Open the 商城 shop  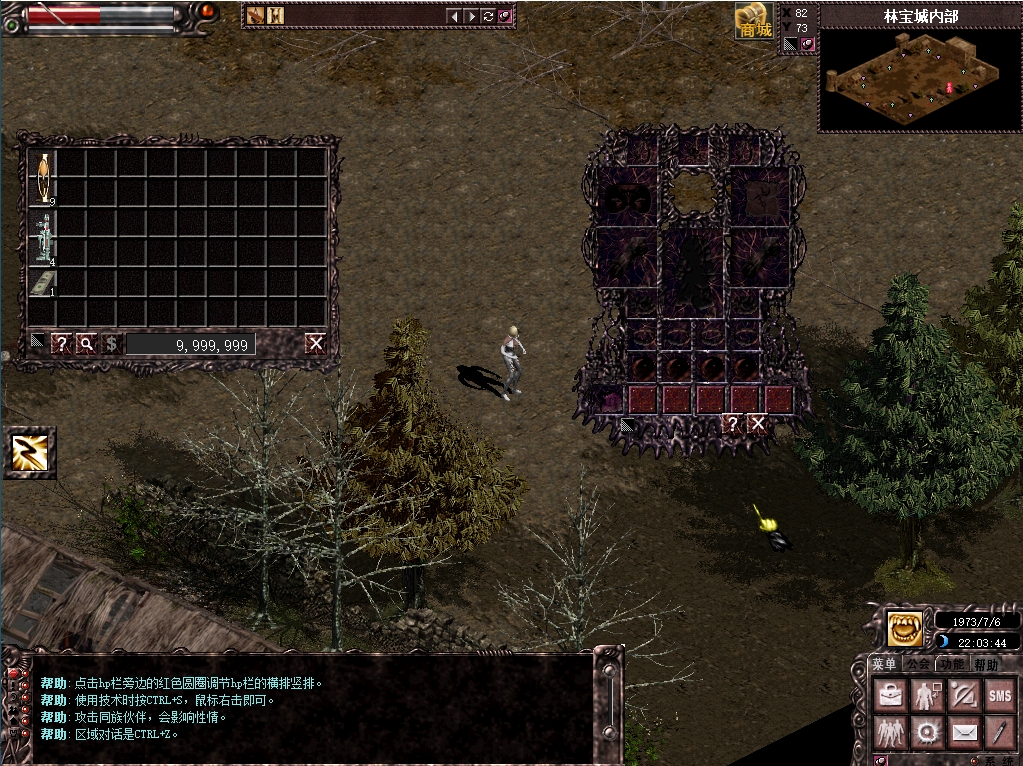point(755,21)
